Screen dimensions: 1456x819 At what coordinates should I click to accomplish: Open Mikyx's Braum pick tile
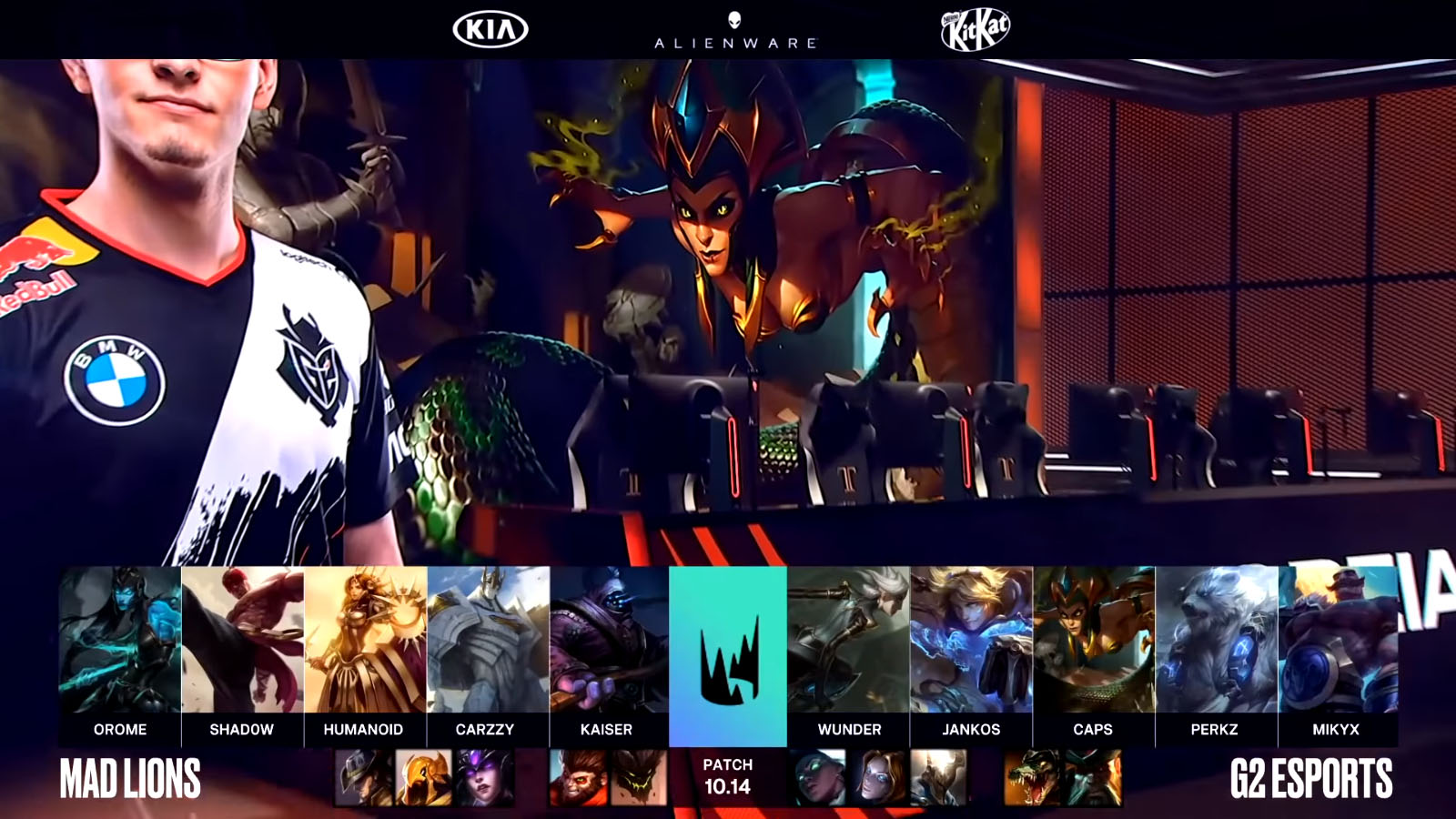(1337, 641)
